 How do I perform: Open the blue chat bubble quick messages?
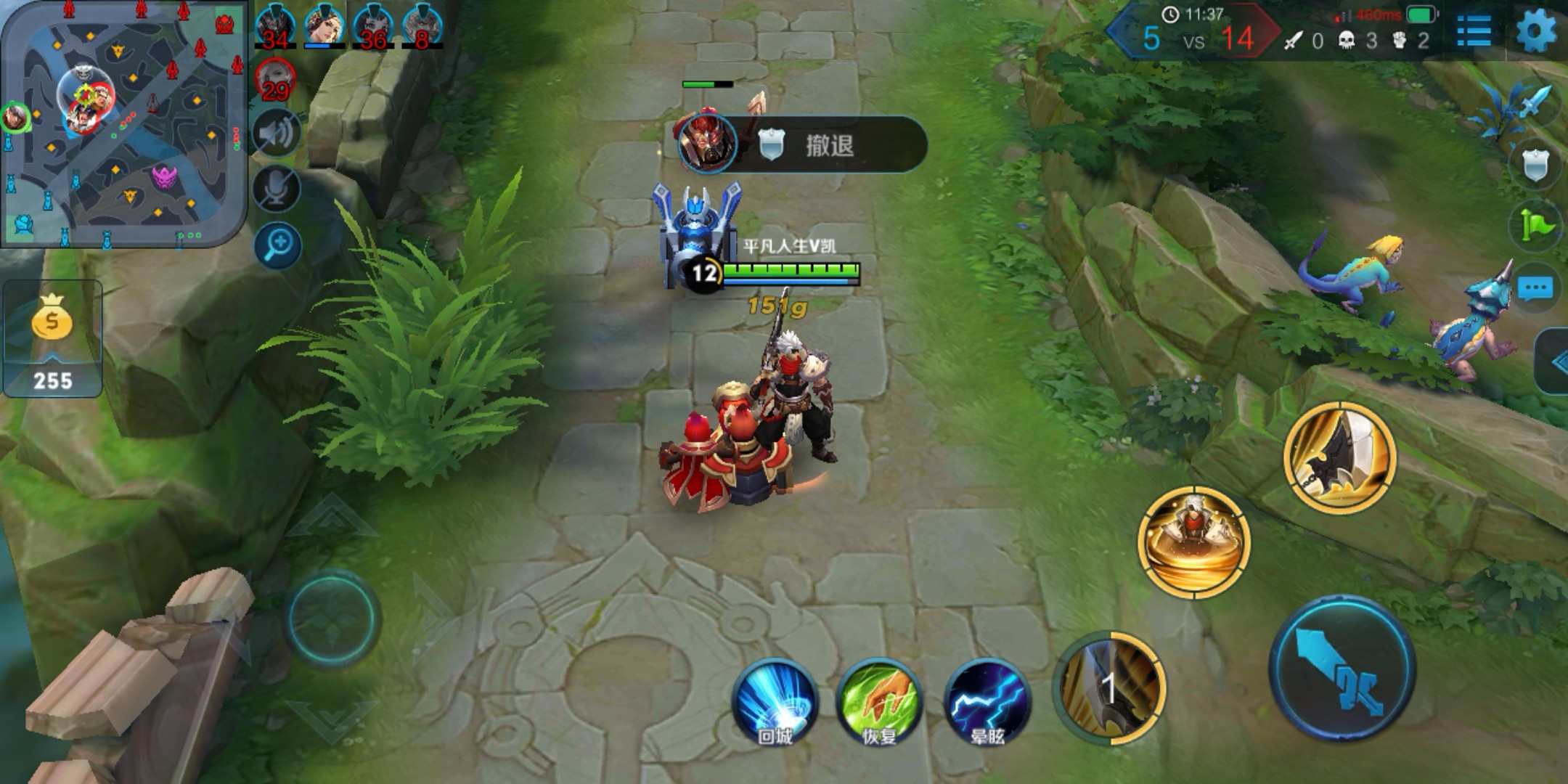pos(1535,287)
